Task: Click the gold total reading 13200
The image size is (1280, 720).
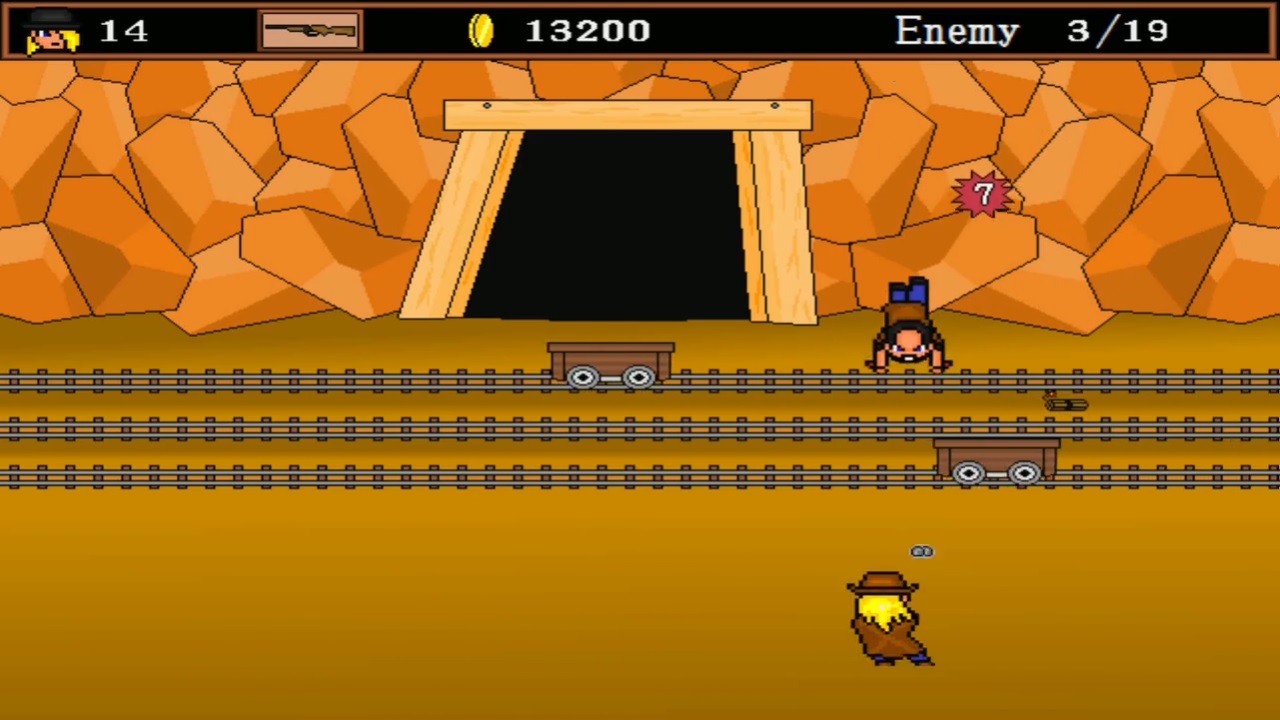Action: click(588, 30)
